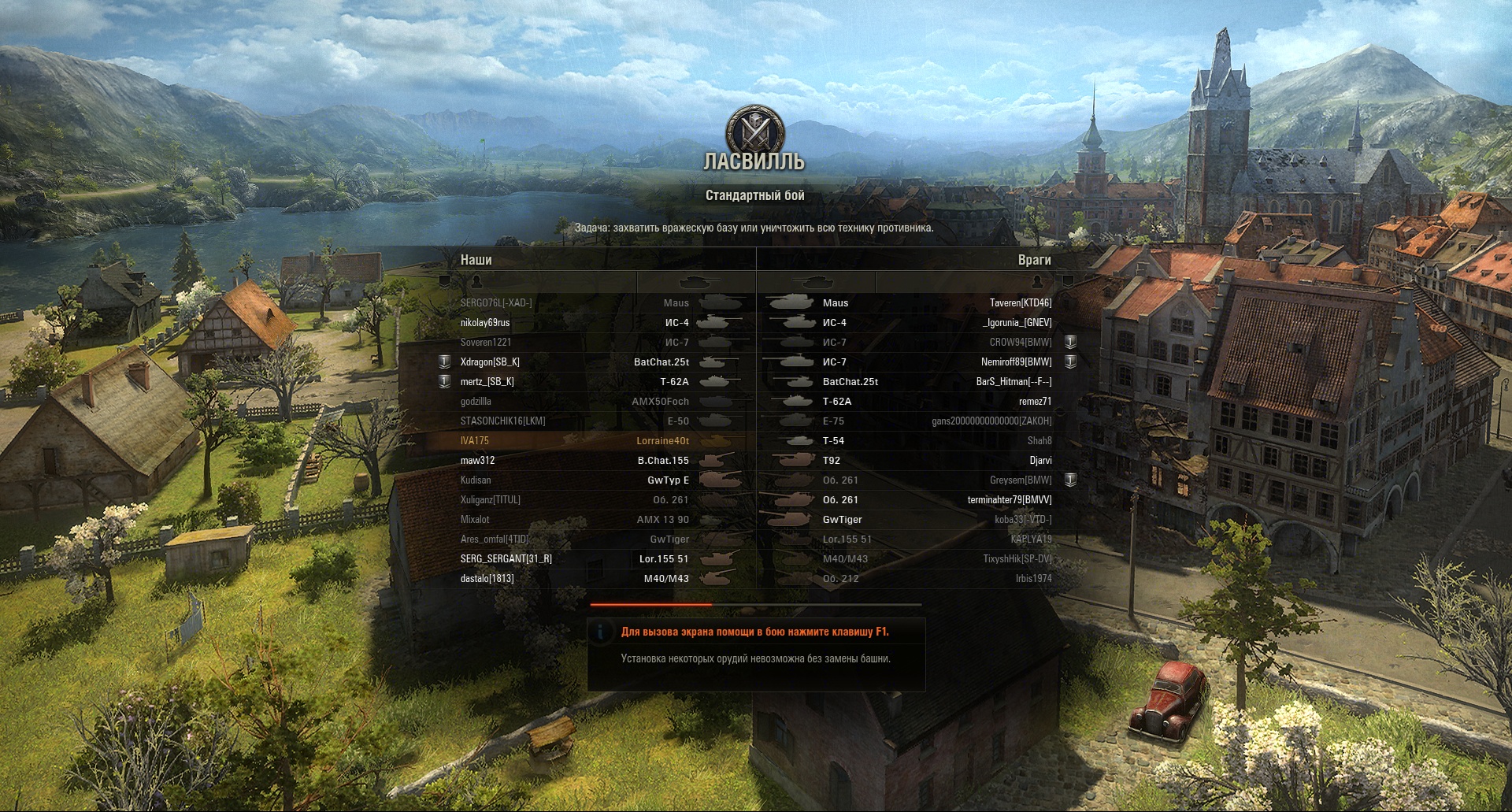Select enemy remez71 with T-62A
1512x812 pixels.
1035,402
